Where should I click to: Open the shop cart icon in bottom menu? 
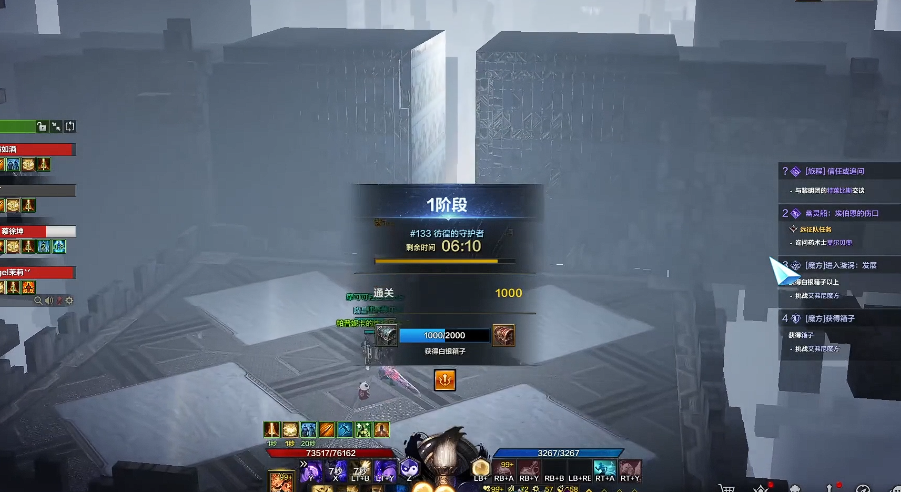click(x=726, y=486)
